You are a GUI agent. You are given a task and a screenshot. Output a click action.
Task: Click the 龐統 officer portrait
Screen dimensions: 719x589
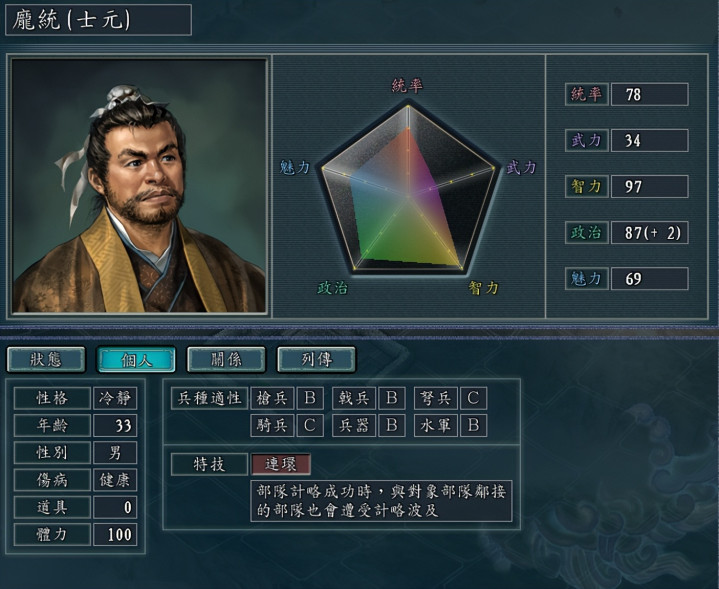point(139,186)
